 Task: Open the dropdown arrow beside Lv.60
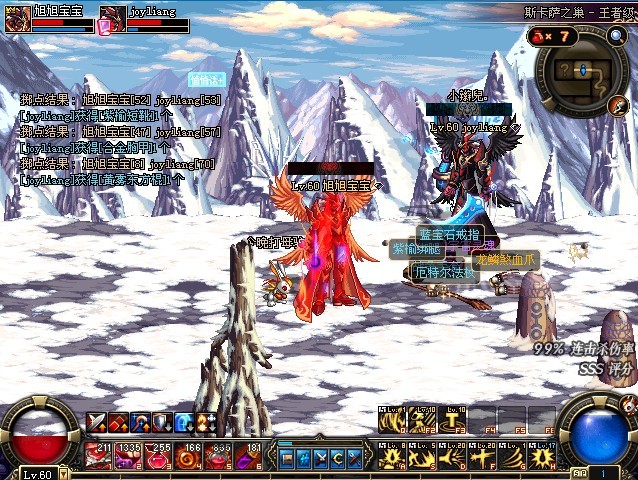pyautogui.click(x=63, y=474)
